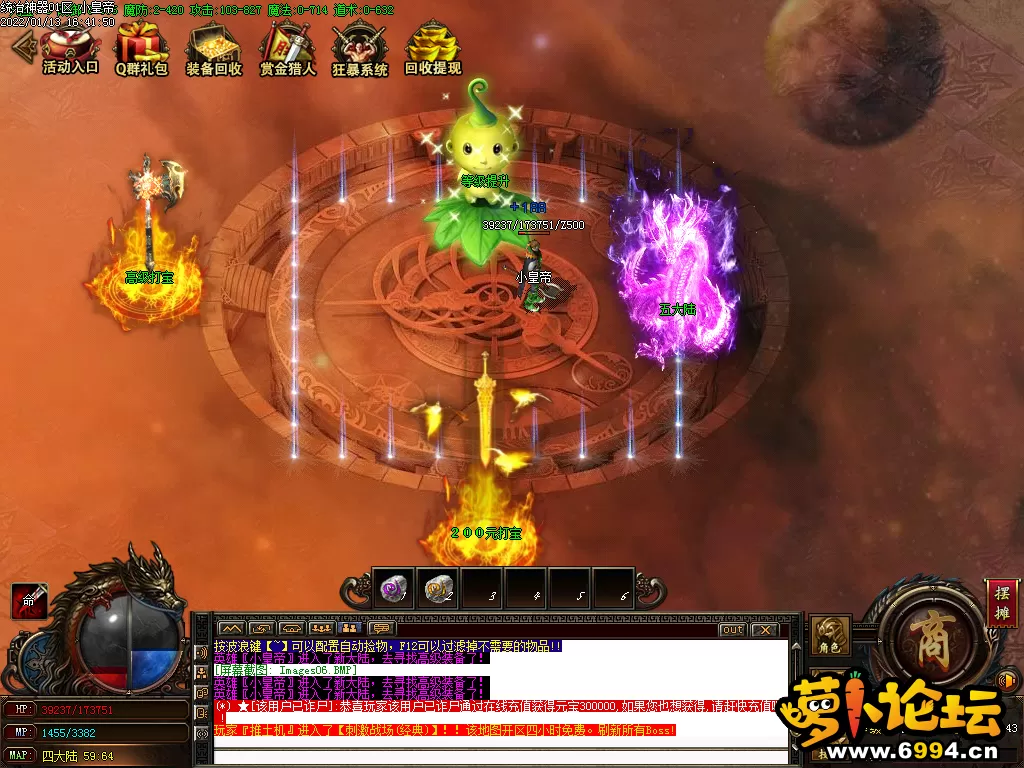Open 回收提现 recycle withdrawal

tap(433, 49)
